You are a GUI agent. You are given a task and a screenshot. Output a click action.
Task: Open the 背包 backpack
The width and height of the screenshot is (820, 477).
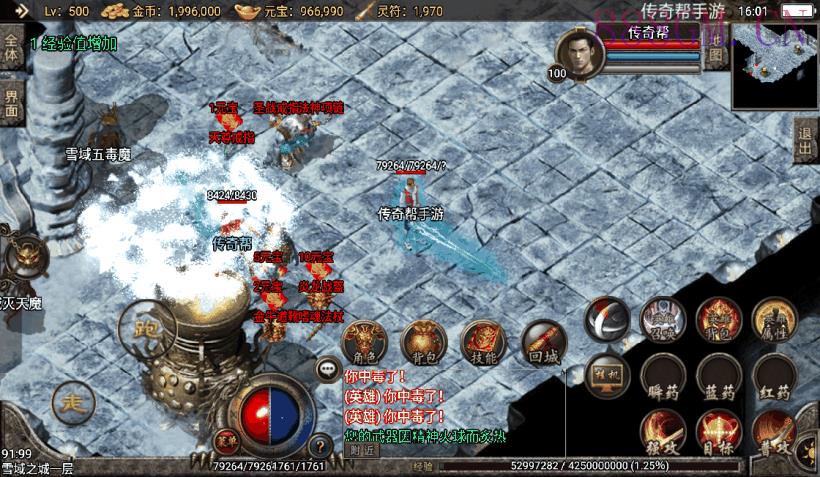423,342
